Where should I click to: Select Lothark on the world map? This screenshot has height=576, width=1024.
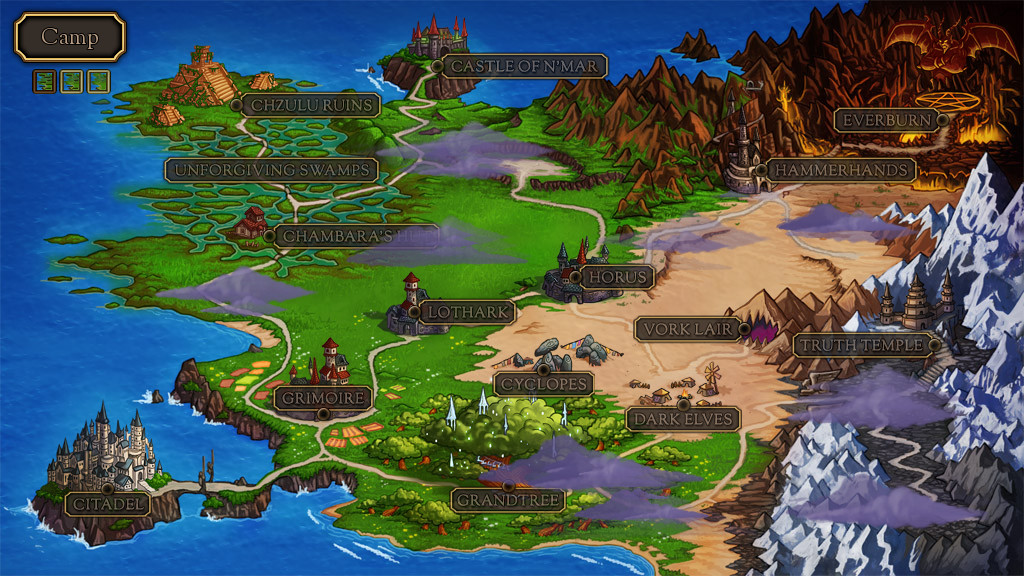tap(466, 312)
